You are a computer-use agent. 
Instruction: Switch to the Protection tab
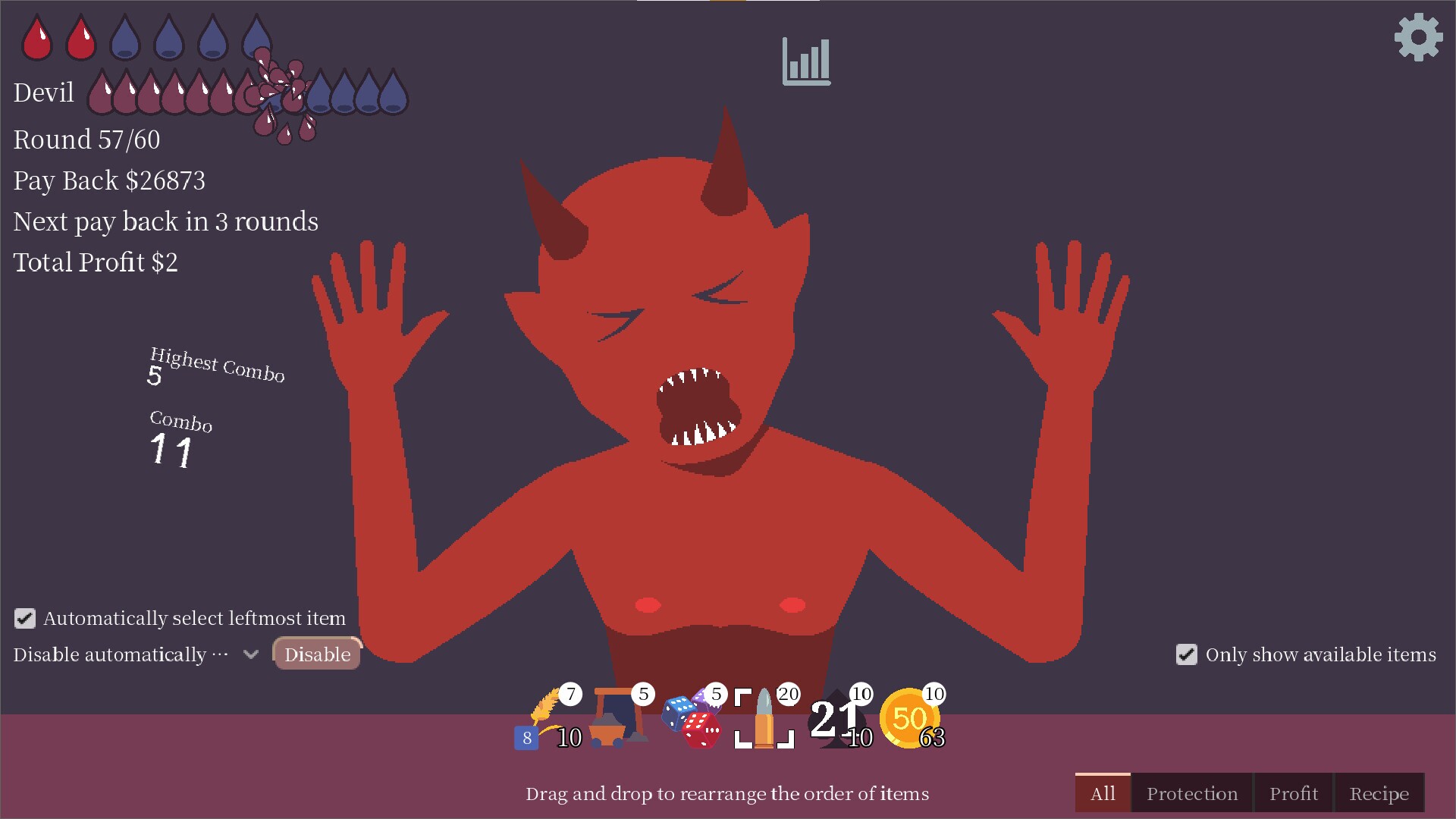tap(1191, 793)
